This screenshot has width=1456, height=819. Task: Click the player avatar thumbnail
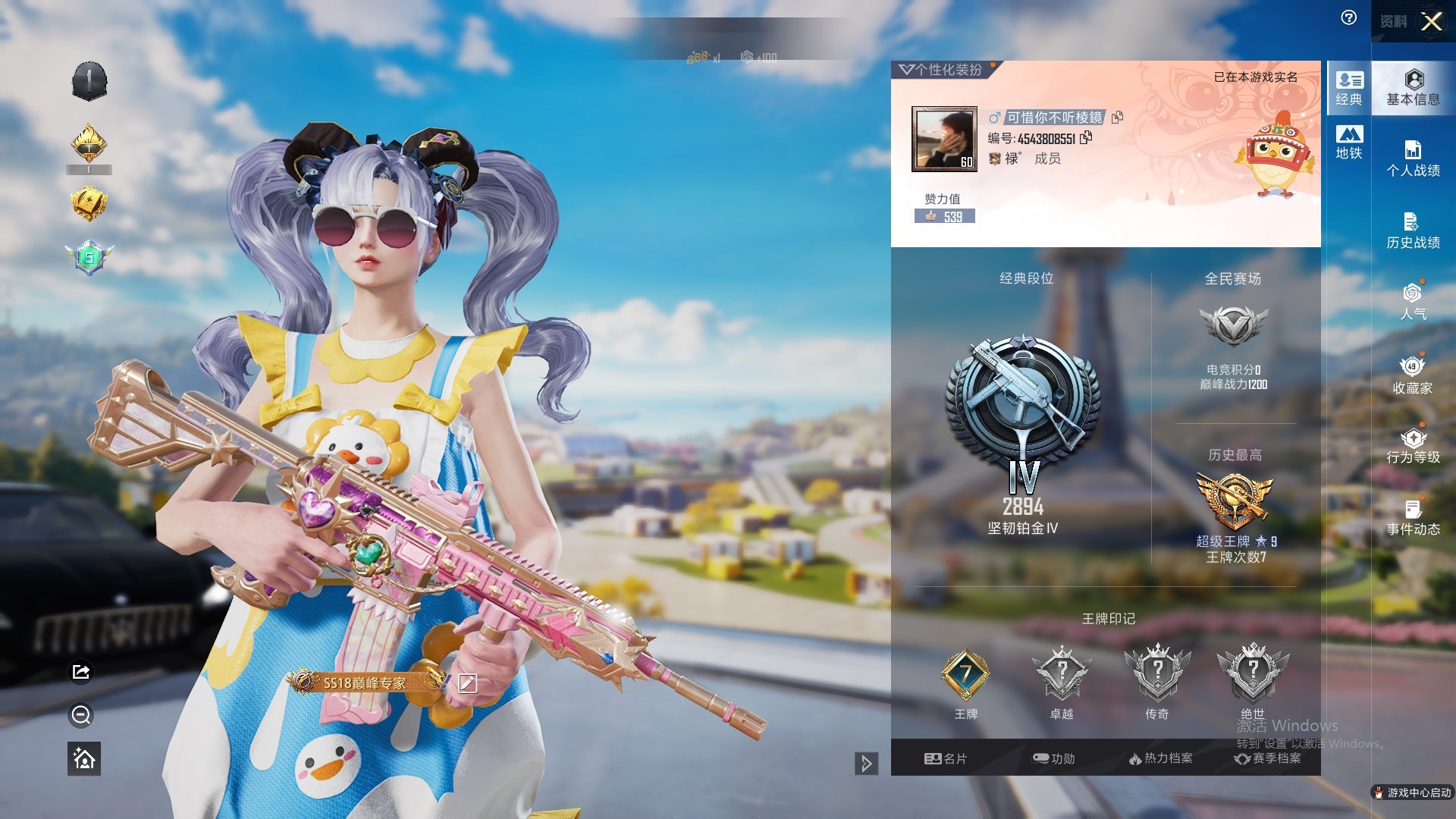click(943, 139)
